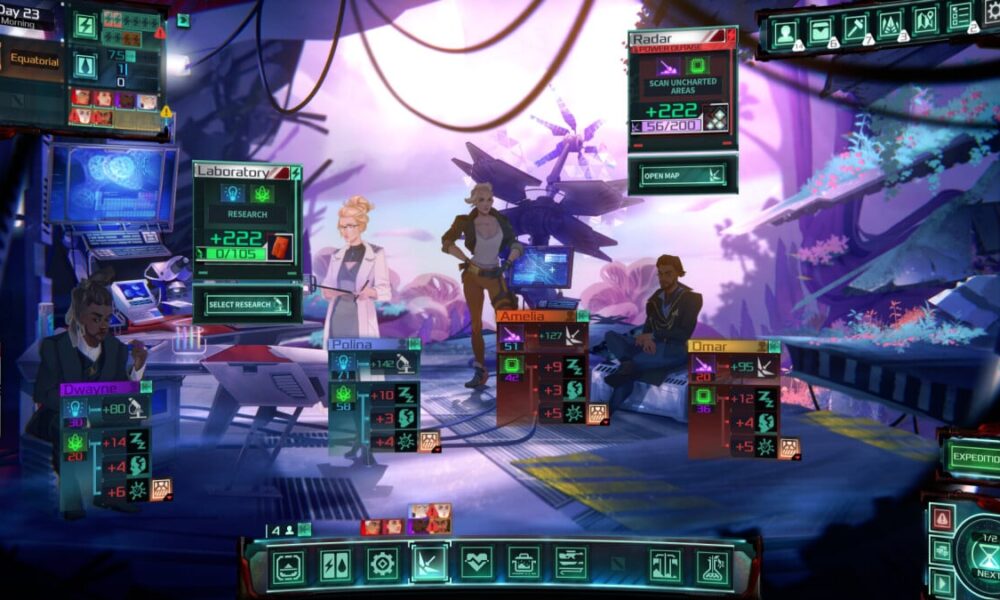Screen dimensions: 1000x600
Task: Switch to the heartbeat medical tab
Action: coord(476,563)
